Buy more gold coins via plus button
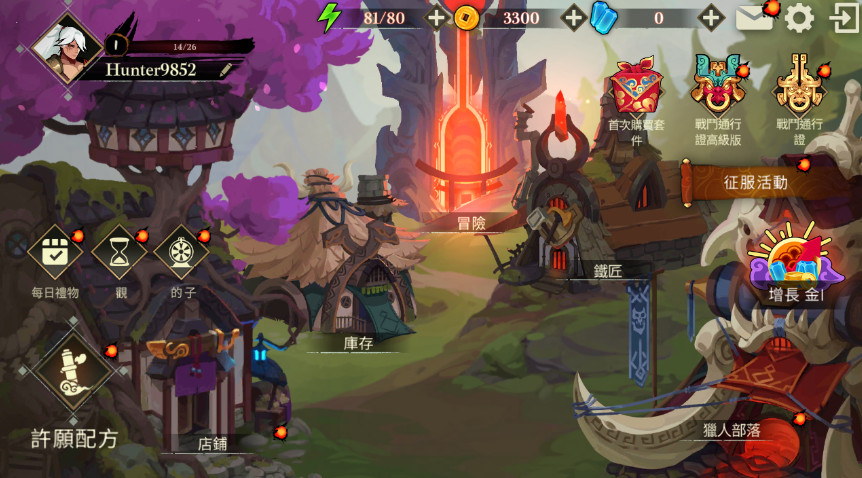The image size is (862, 478). pyautogui.click(x=574, y=17)
